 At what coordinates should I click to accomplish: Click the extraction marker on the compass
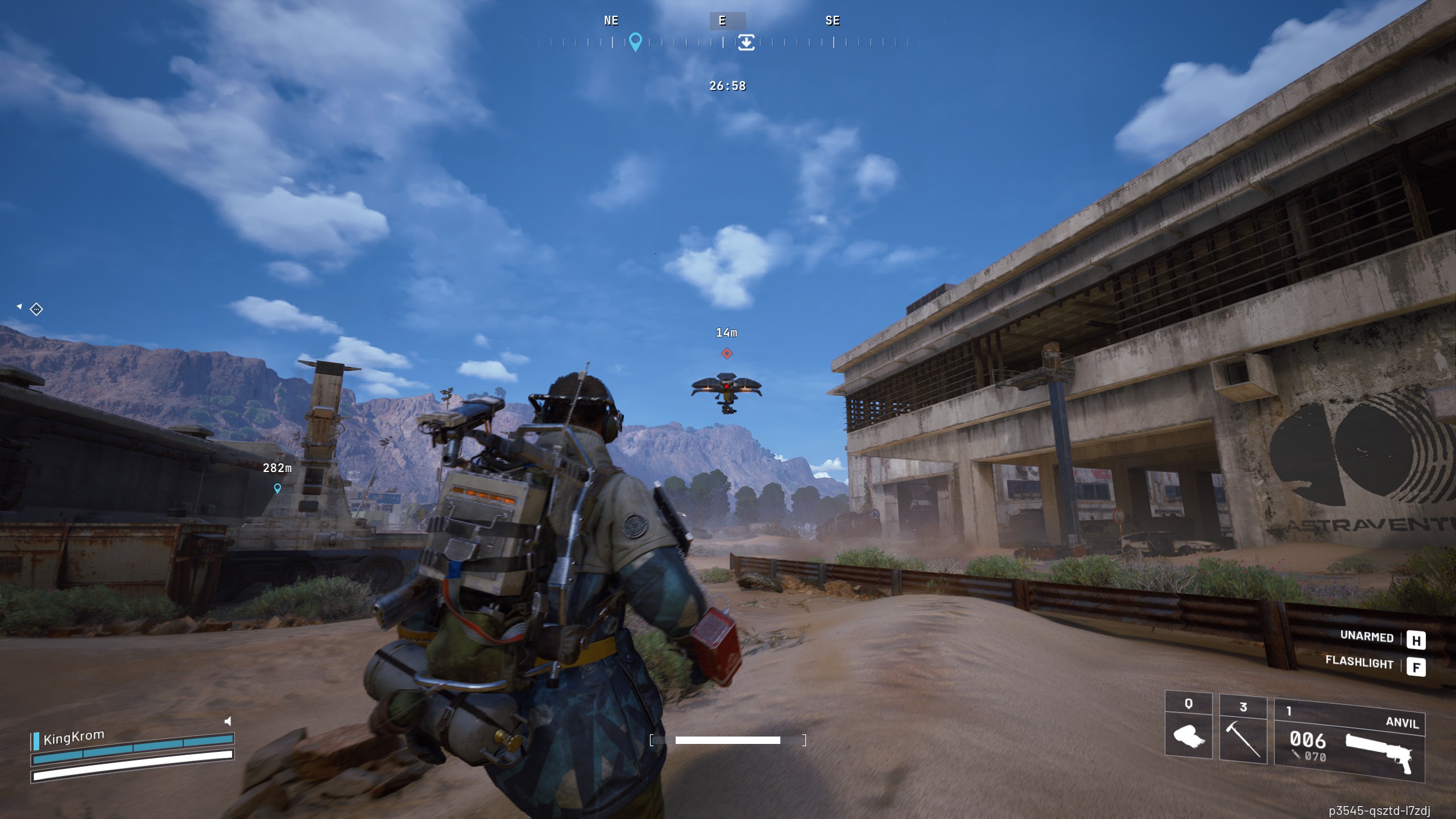pyautogui.click(x=746, y=42)
